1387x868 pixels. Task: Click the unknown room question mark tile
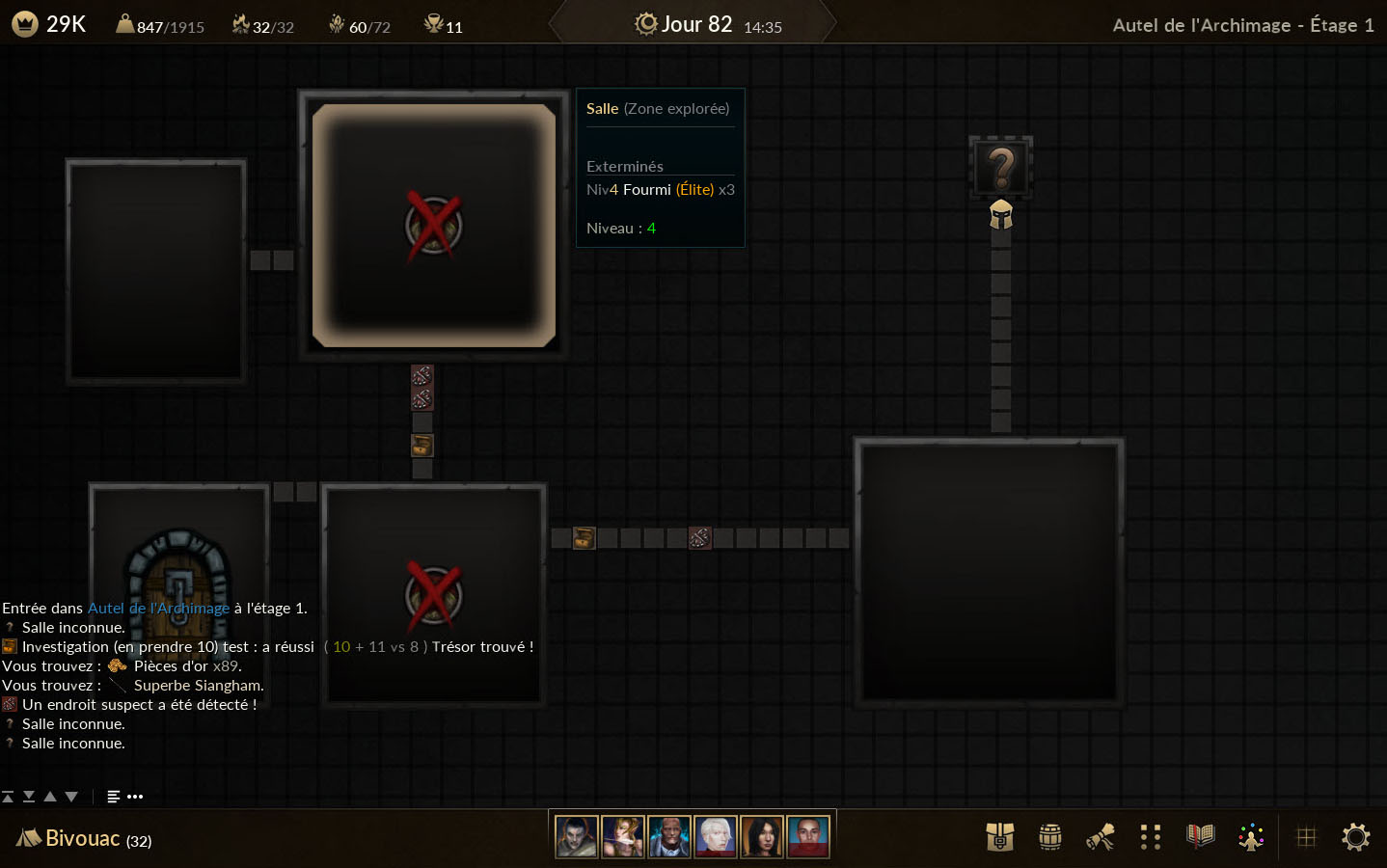tap(1001, 168)
